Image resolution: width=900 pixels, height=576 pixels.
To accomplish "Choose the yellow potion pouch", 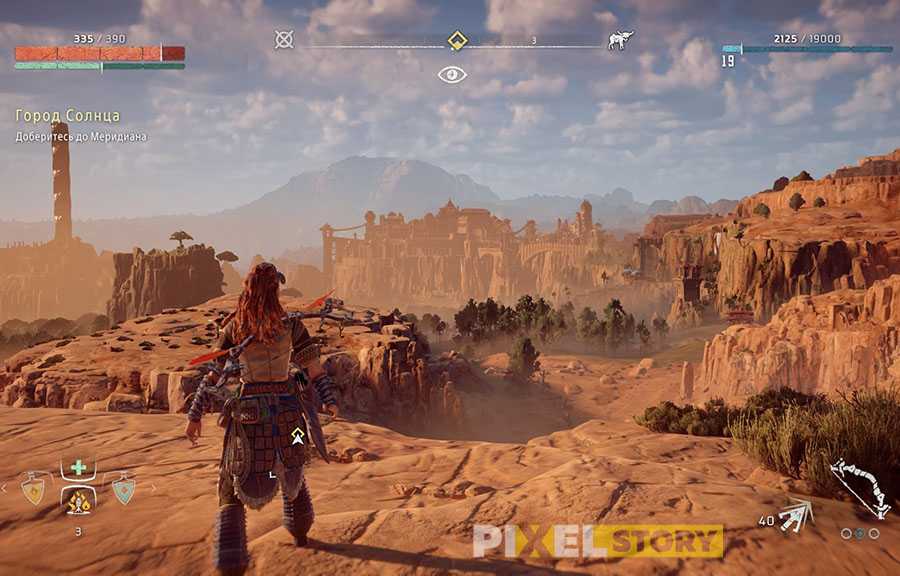I will tap(33, 489).
